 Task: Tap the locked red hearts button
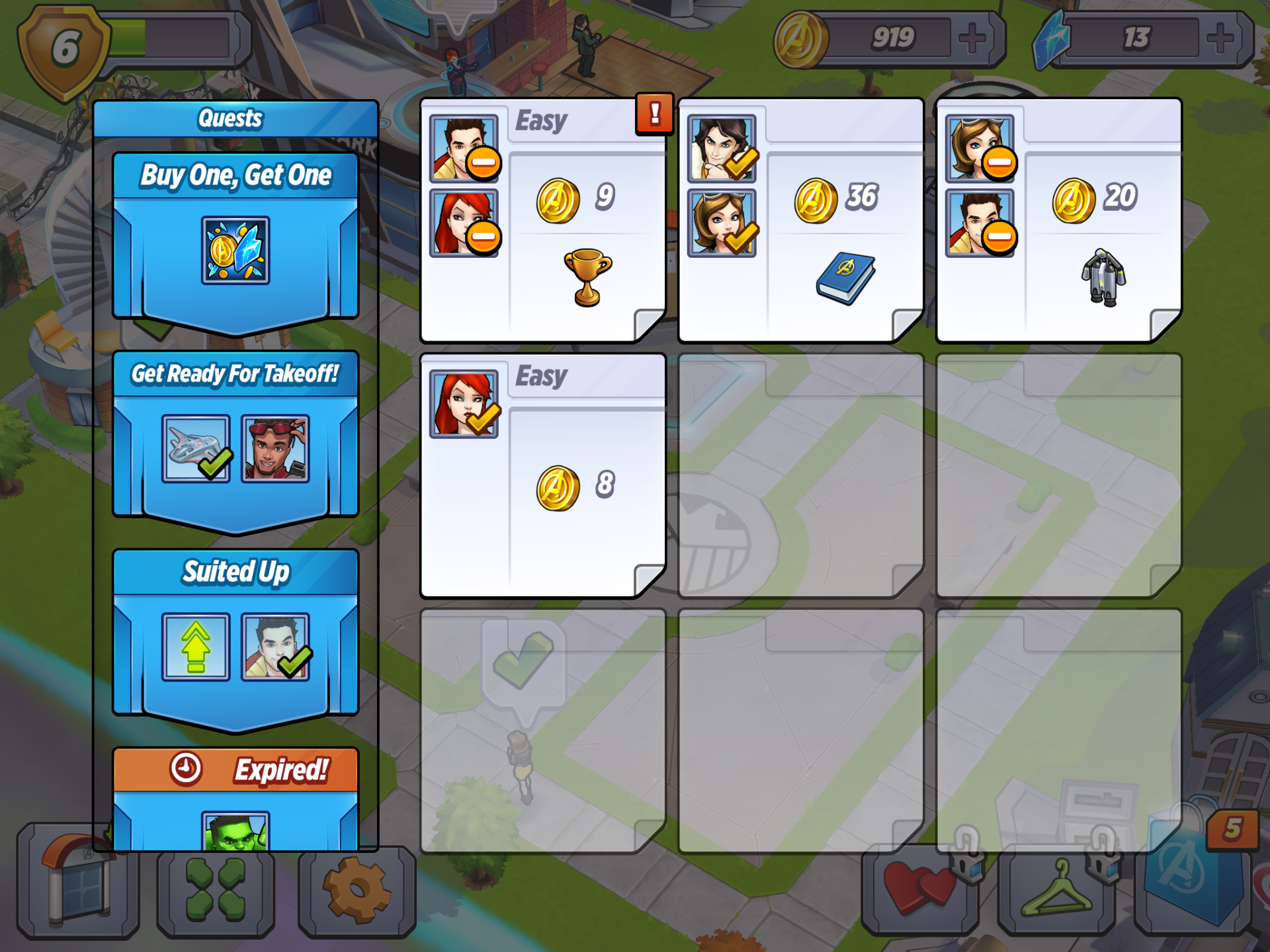click(919, 889)
